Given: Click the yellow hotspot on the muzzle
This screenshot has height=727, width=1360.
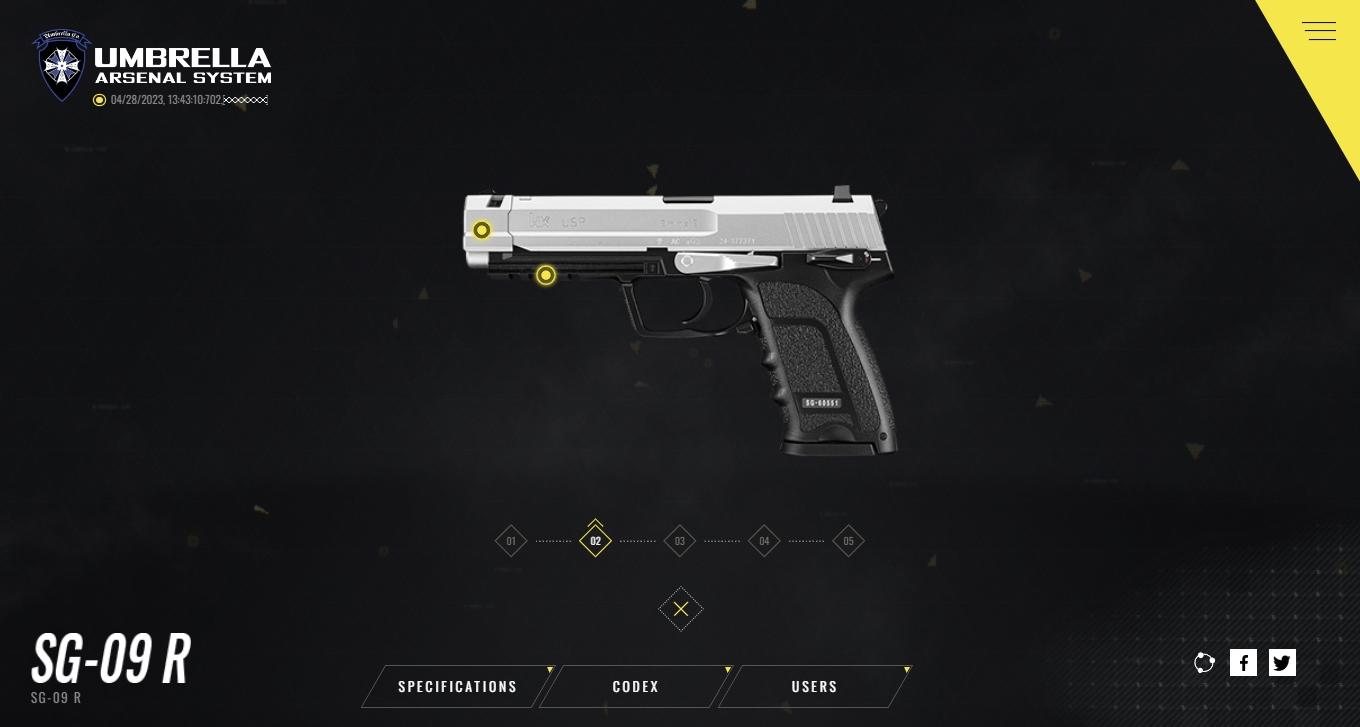Looking at the screenshot, I should point(482,230).
